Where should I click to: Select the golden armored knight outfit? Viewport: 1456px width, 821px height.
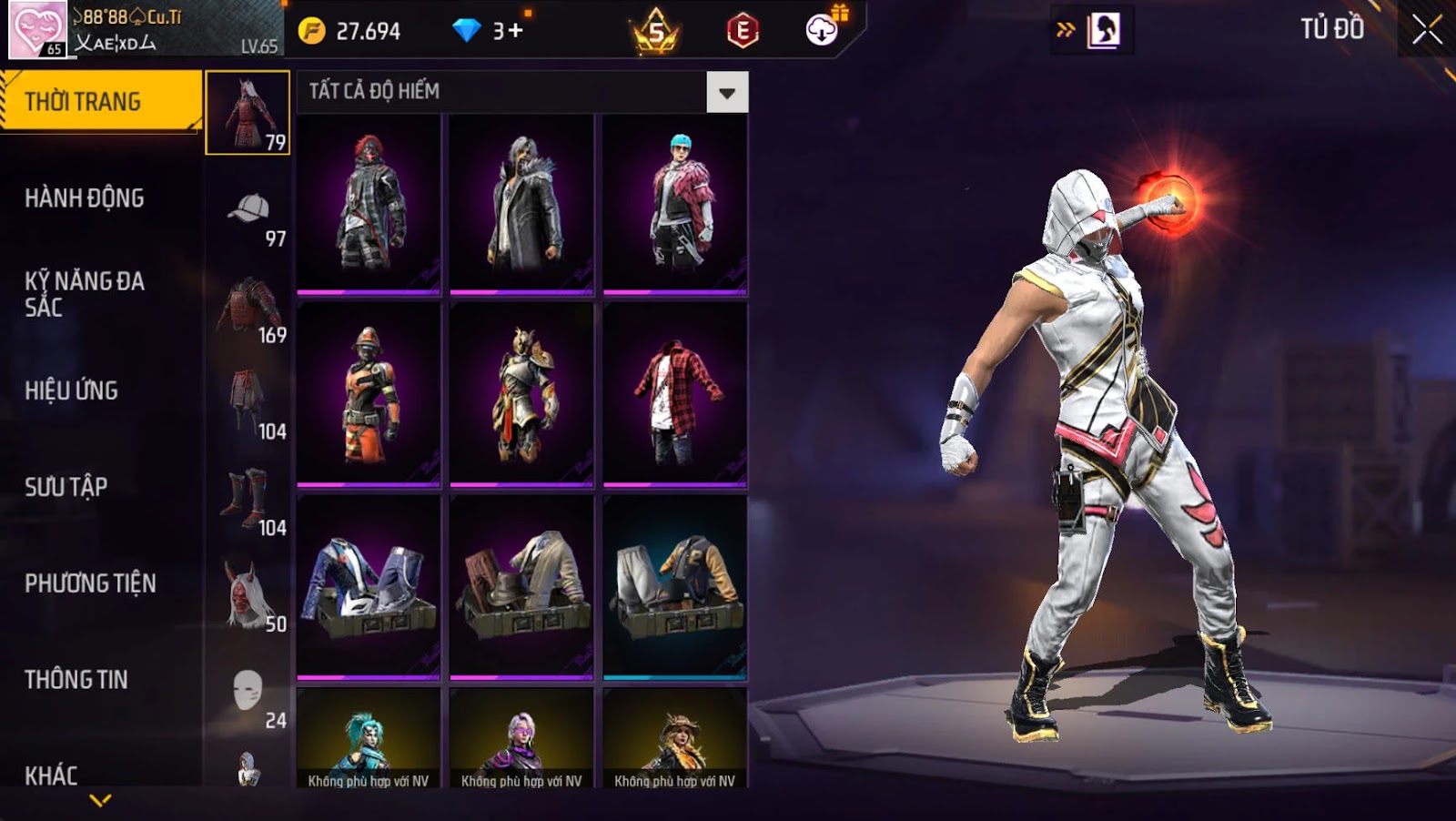pos(521,394)
